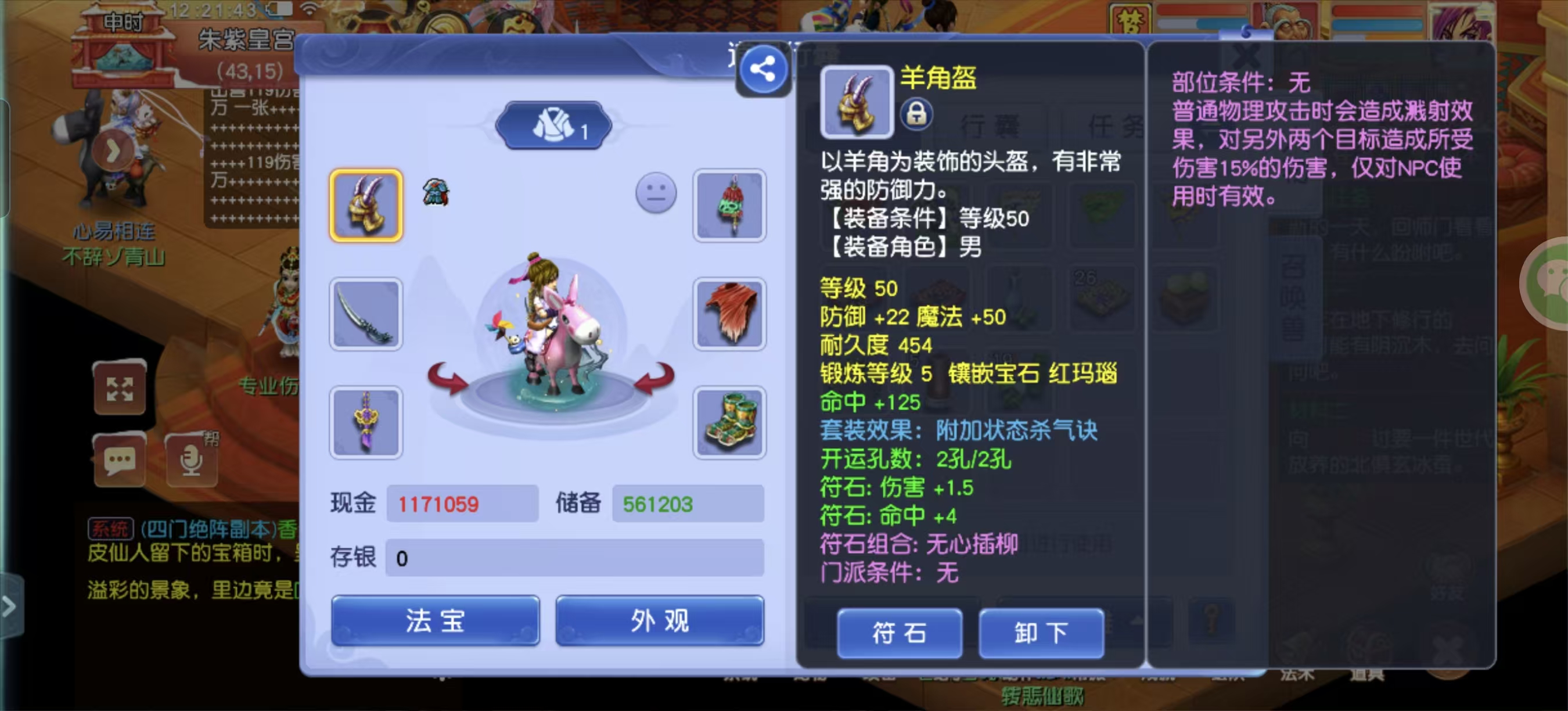Click the red cape equipment slot

pos(729,314)
